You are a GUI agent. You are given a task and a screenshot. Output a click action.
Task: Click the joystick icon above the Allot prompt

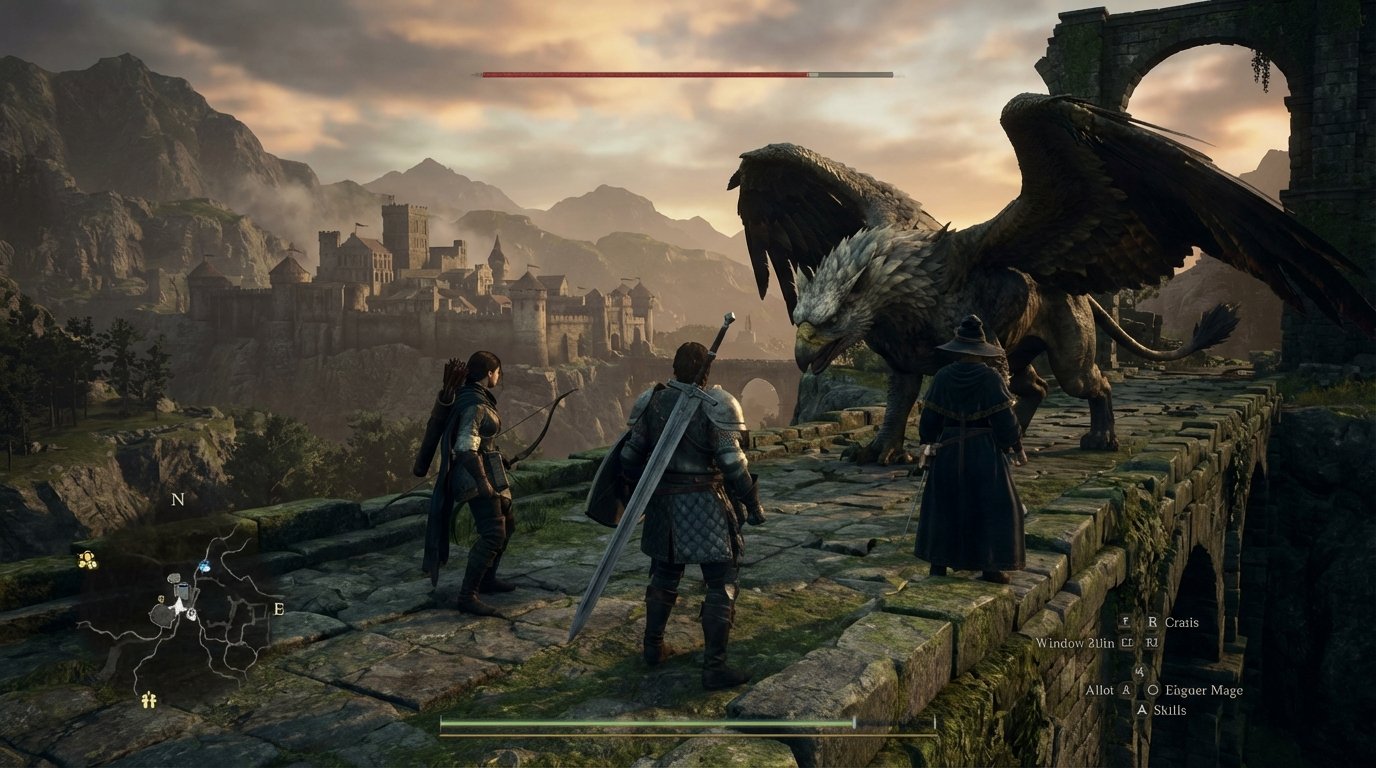click(1139, 672)
